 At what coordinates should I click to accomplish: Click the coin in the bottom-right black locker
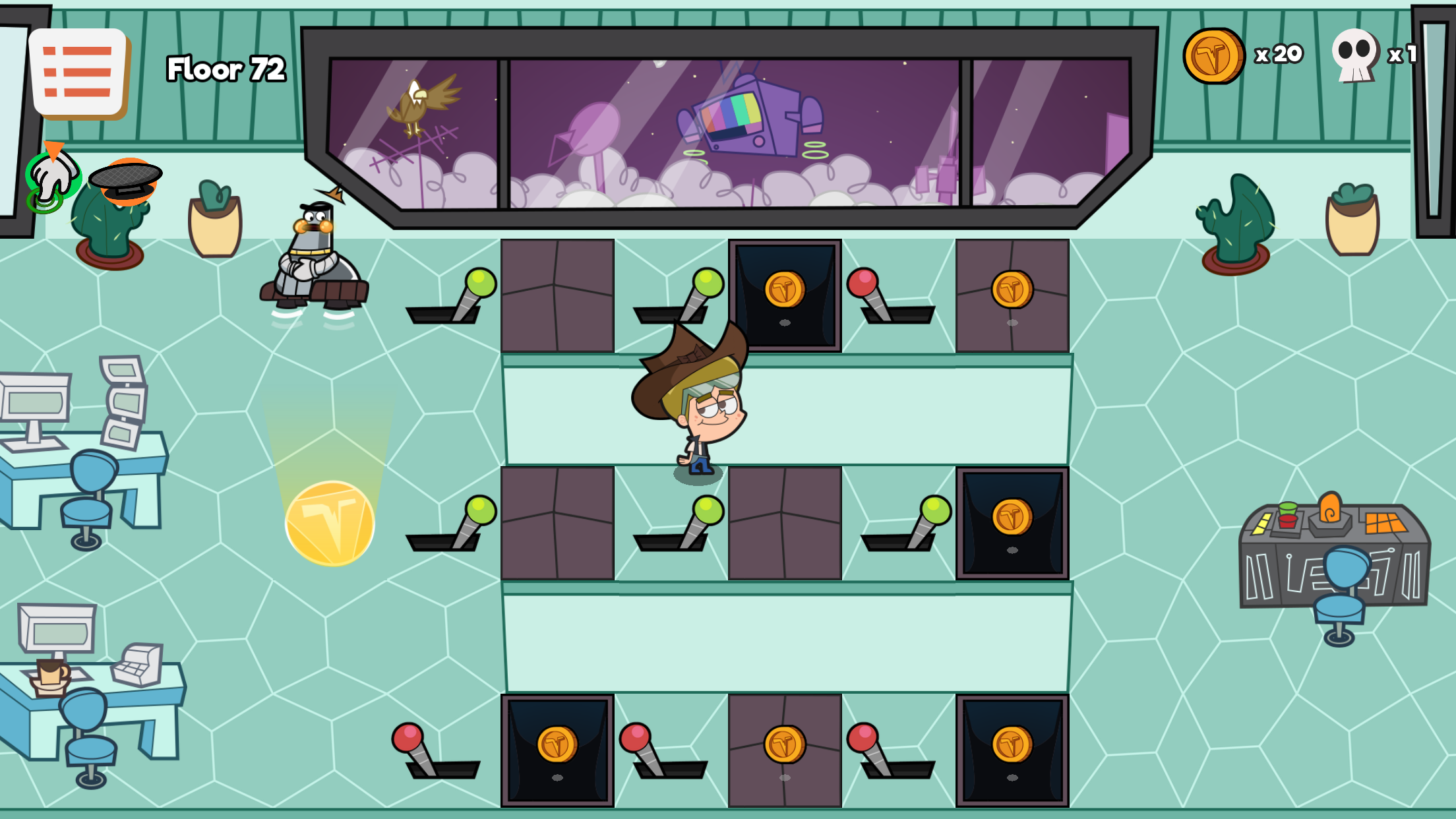[x=1013, y=745]
